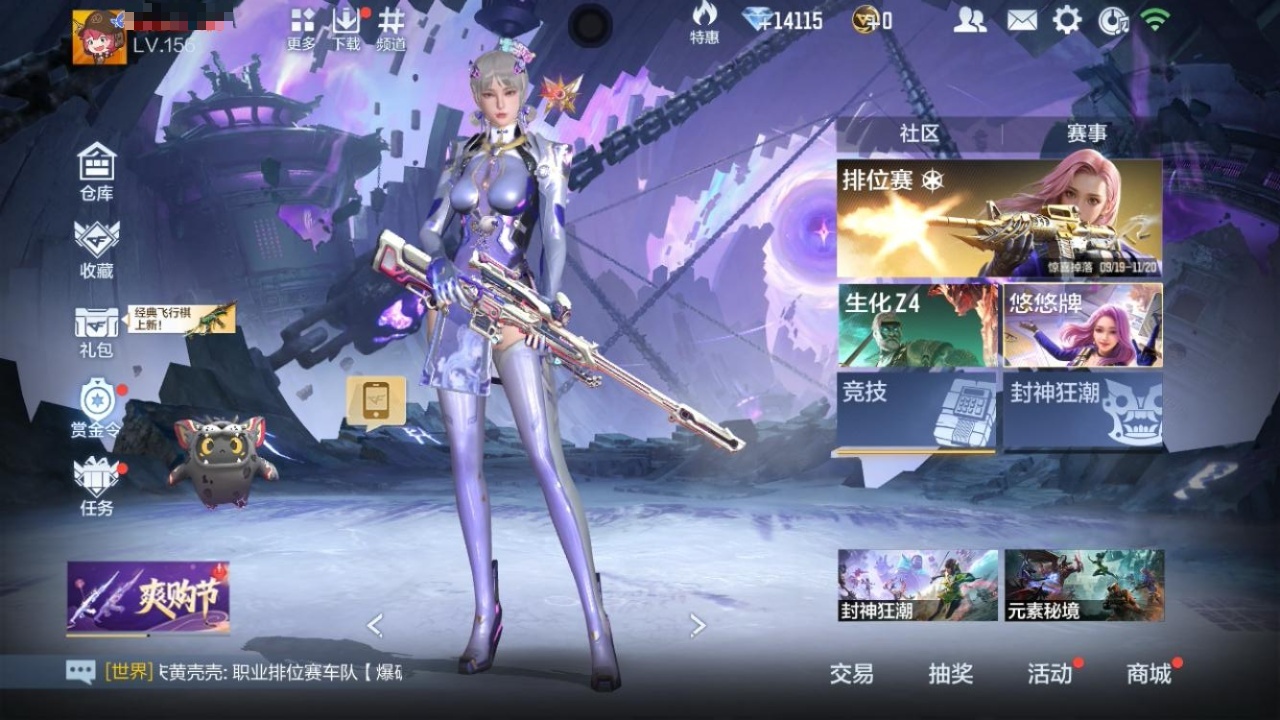The image size is (1280, 720).
Task: Open the 礼包 gift pack menu
Action: click(x=96, y=331)
